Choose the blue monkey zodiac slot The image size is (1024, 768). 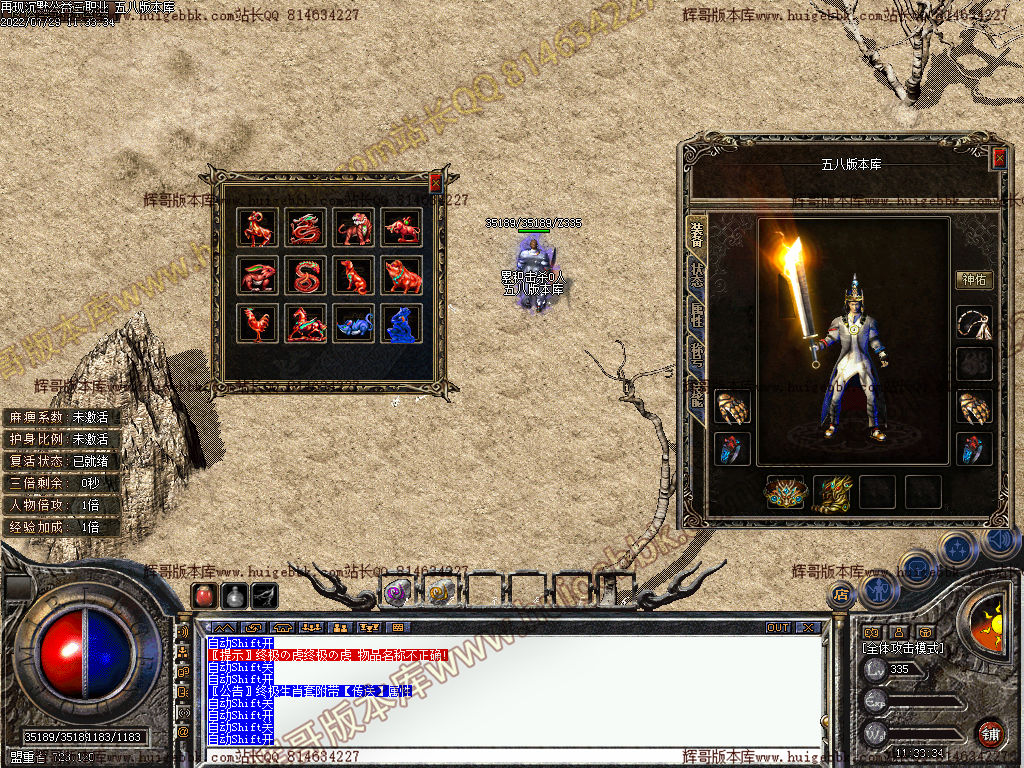[x=403, y=324]
